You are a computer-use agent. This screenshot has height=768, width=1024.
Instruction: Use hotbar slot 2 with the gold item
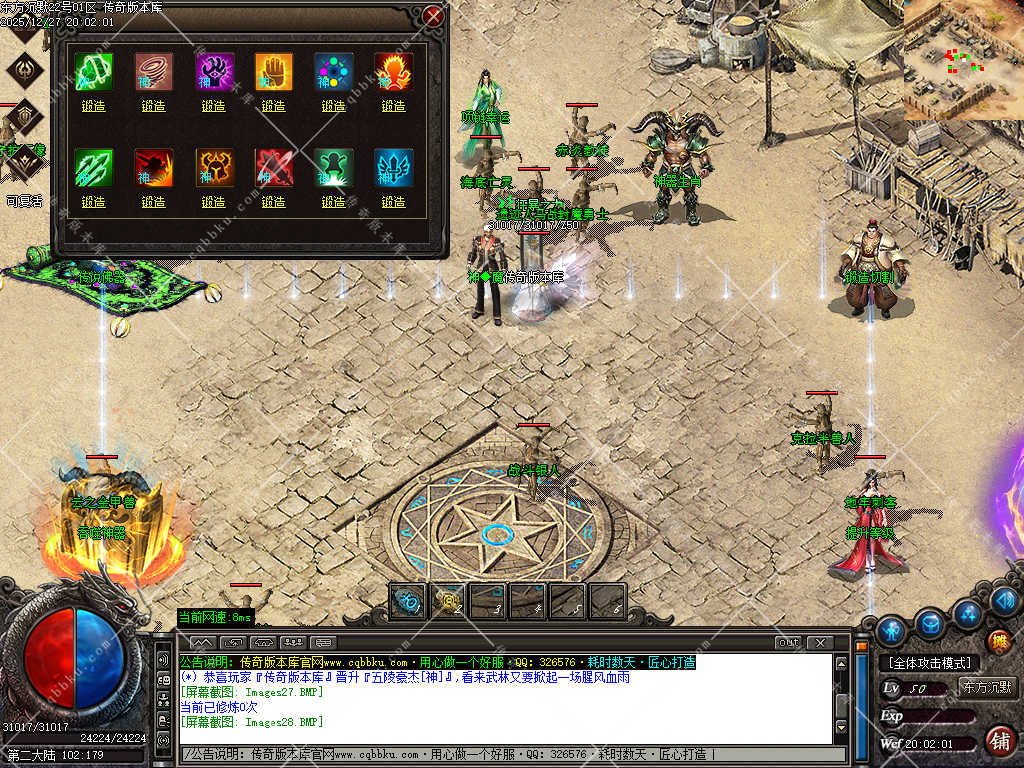click(x=447, y=601)
